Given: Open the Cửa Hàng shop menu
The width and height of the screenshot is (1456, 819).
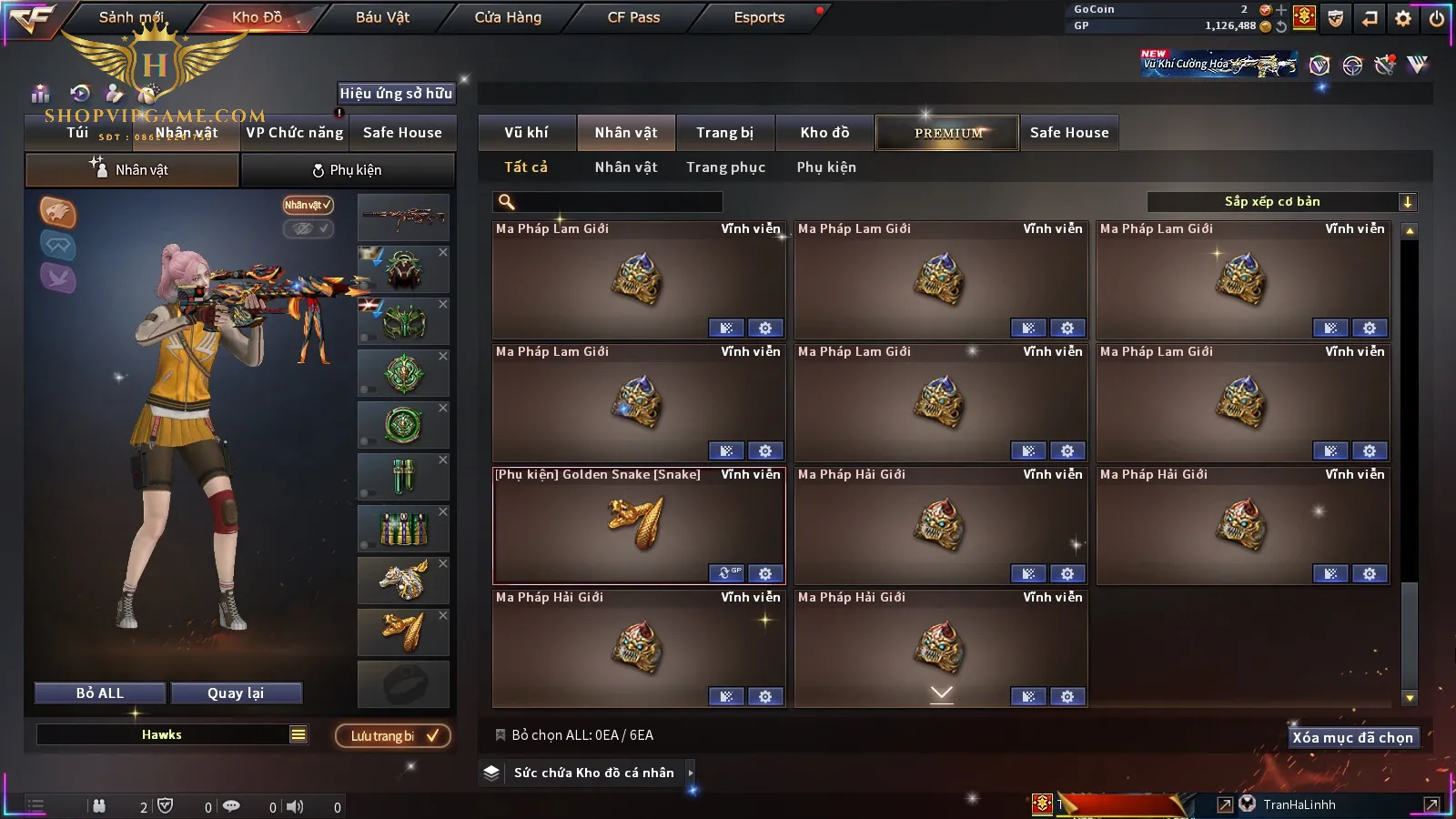Looking at the screenshot, I should coord(508,17).
